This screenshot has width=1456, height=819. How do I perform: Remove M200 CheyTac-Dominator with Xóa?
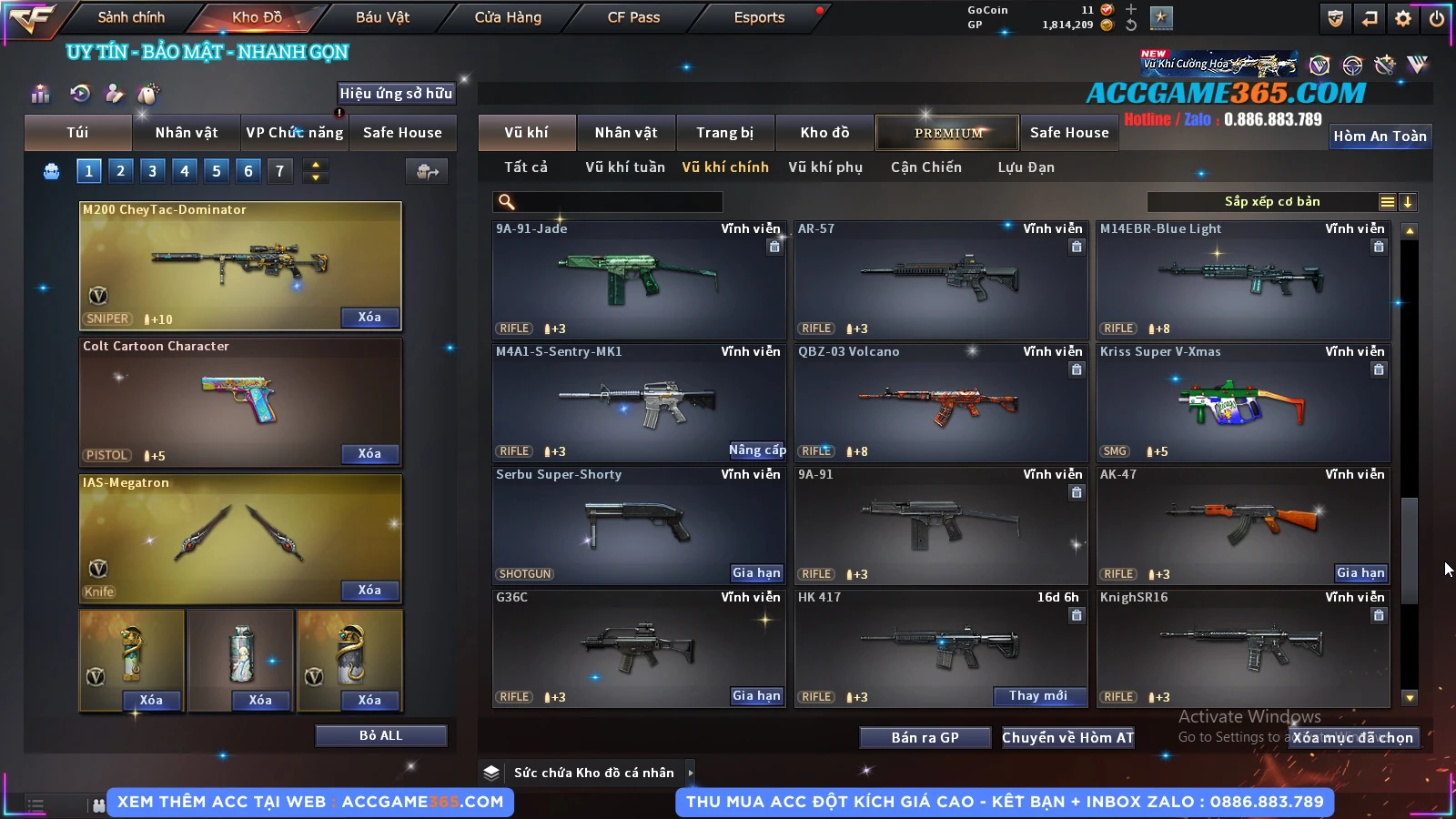point(369,318)
